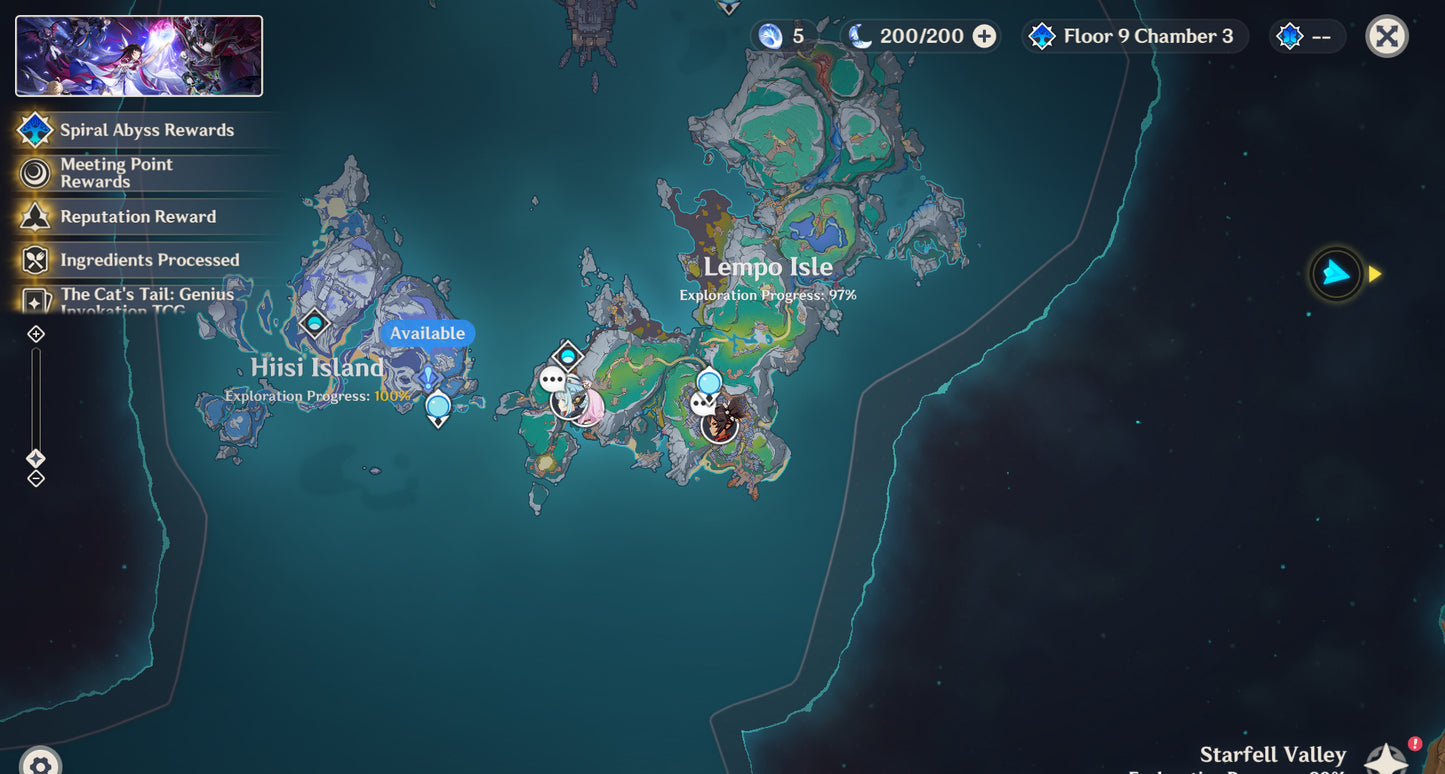Open Ingredients Processed entry
Screen dimensions: 1445x774
149,260
